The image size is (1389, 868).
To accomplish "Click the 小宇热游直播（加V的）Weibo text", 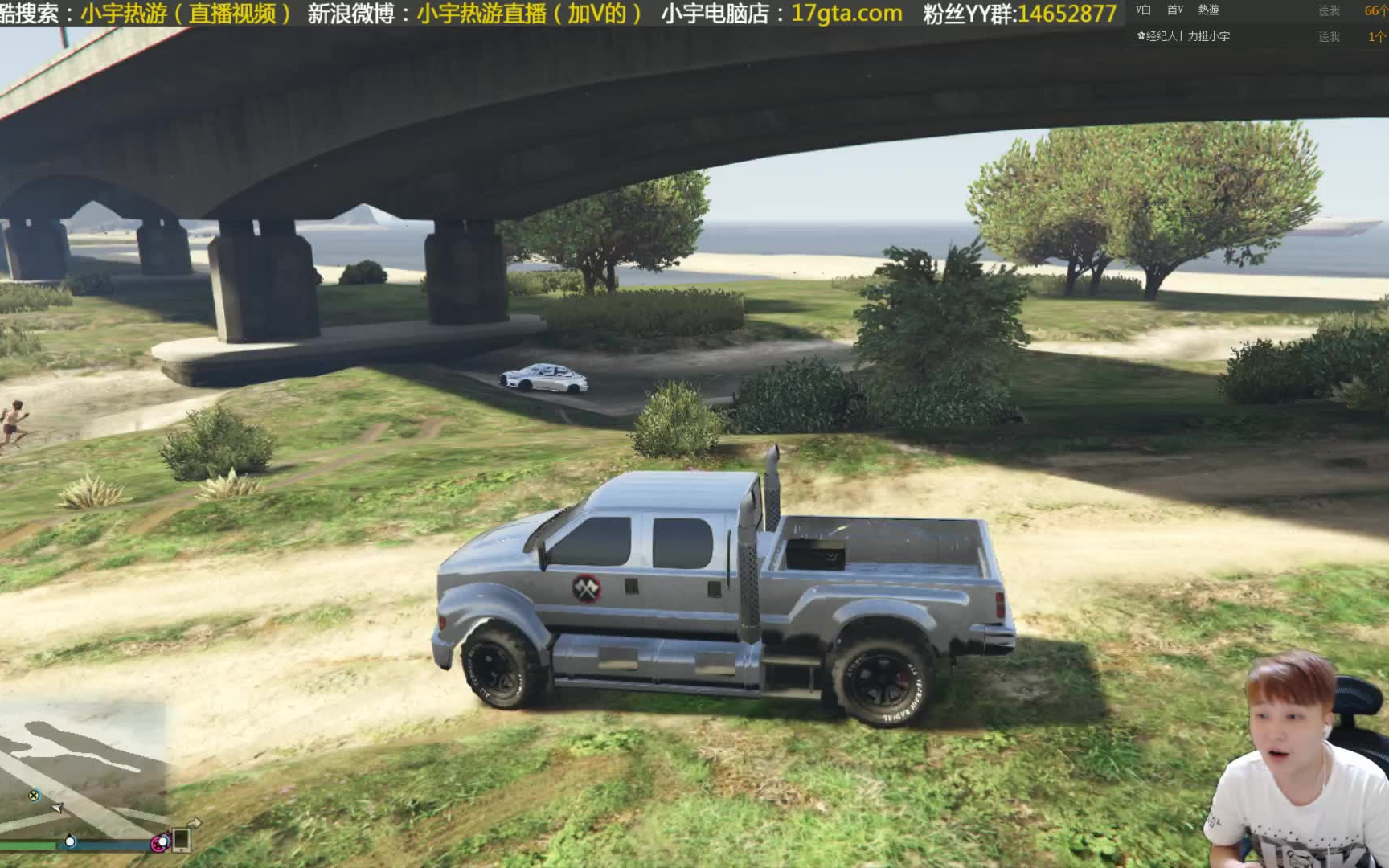I will 528,14.
